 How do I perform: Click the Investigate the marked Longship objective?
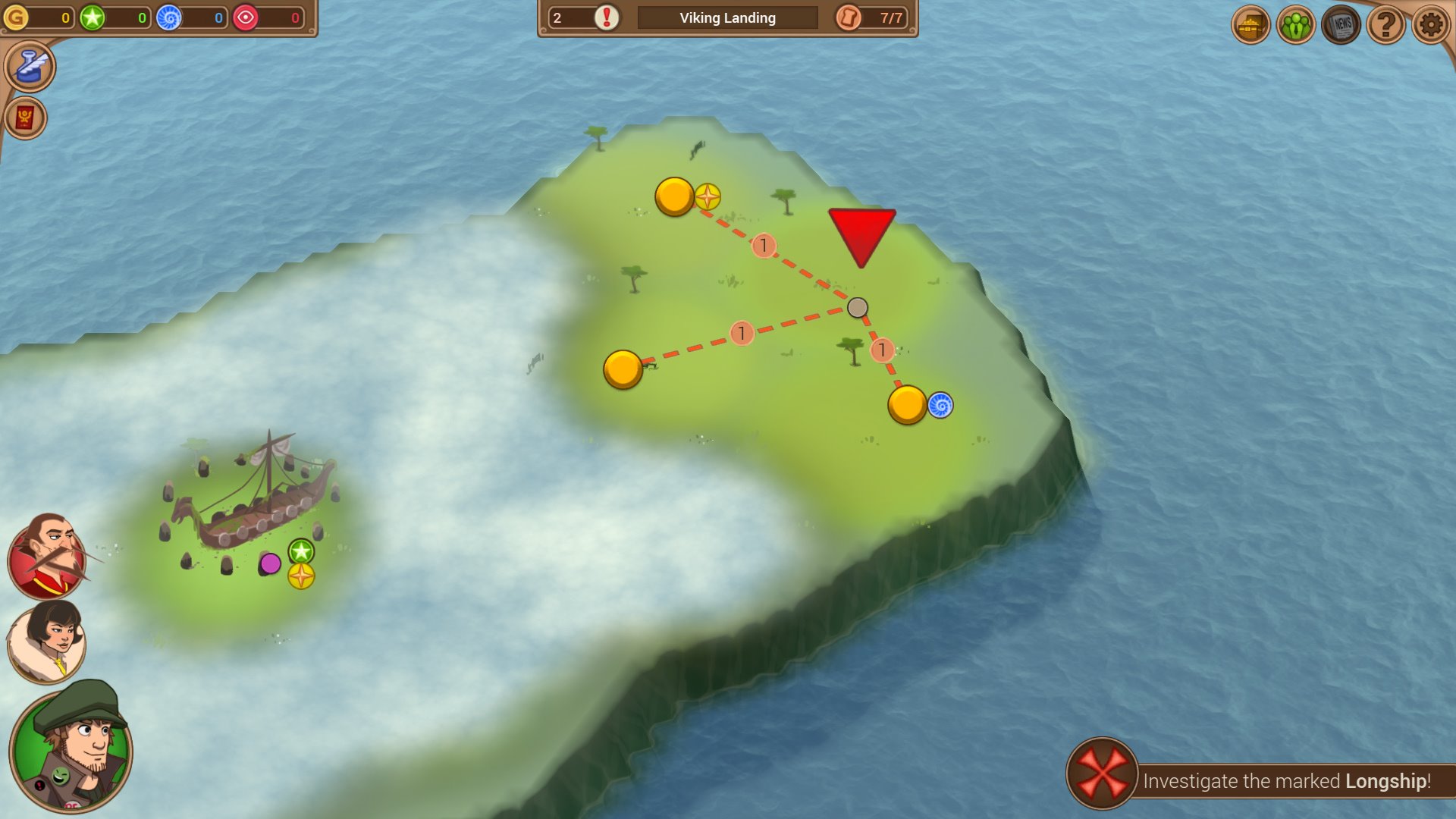tap(1259, 780)
